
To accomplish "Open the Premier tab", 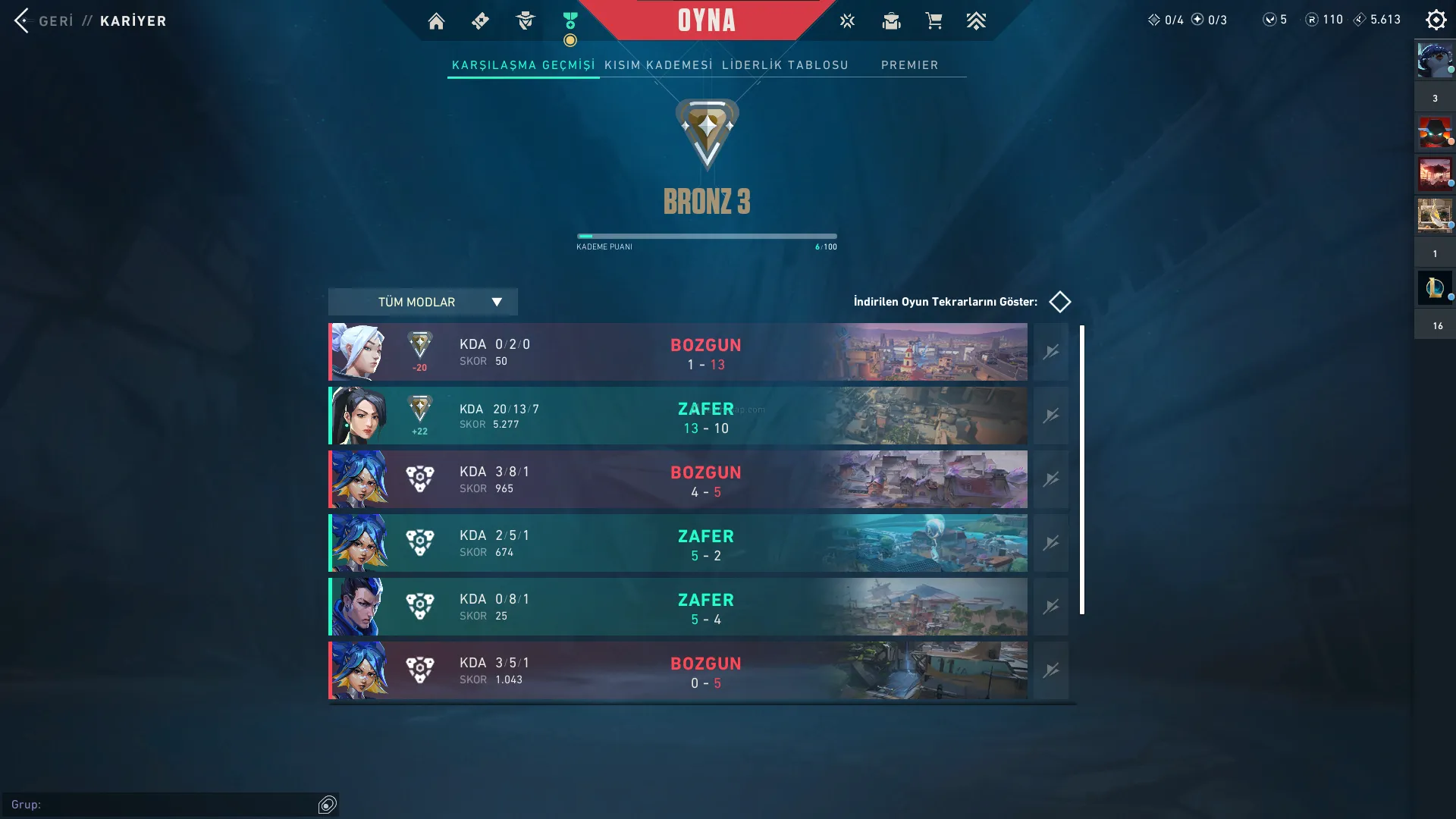I will [909, 65].
